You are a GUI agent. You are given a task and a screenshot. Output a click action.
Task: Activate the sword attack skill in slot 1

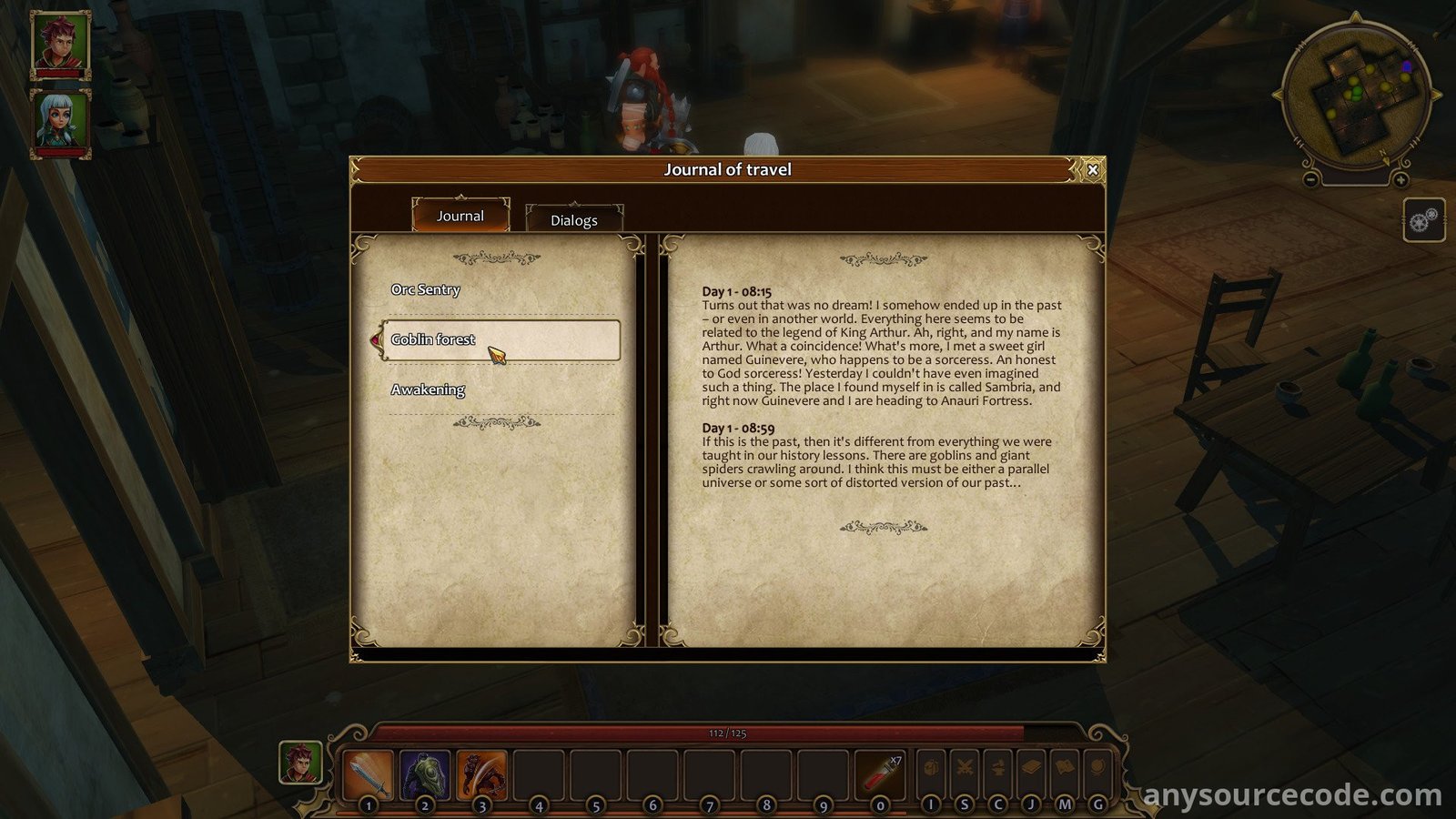click(x=369, y=774)
